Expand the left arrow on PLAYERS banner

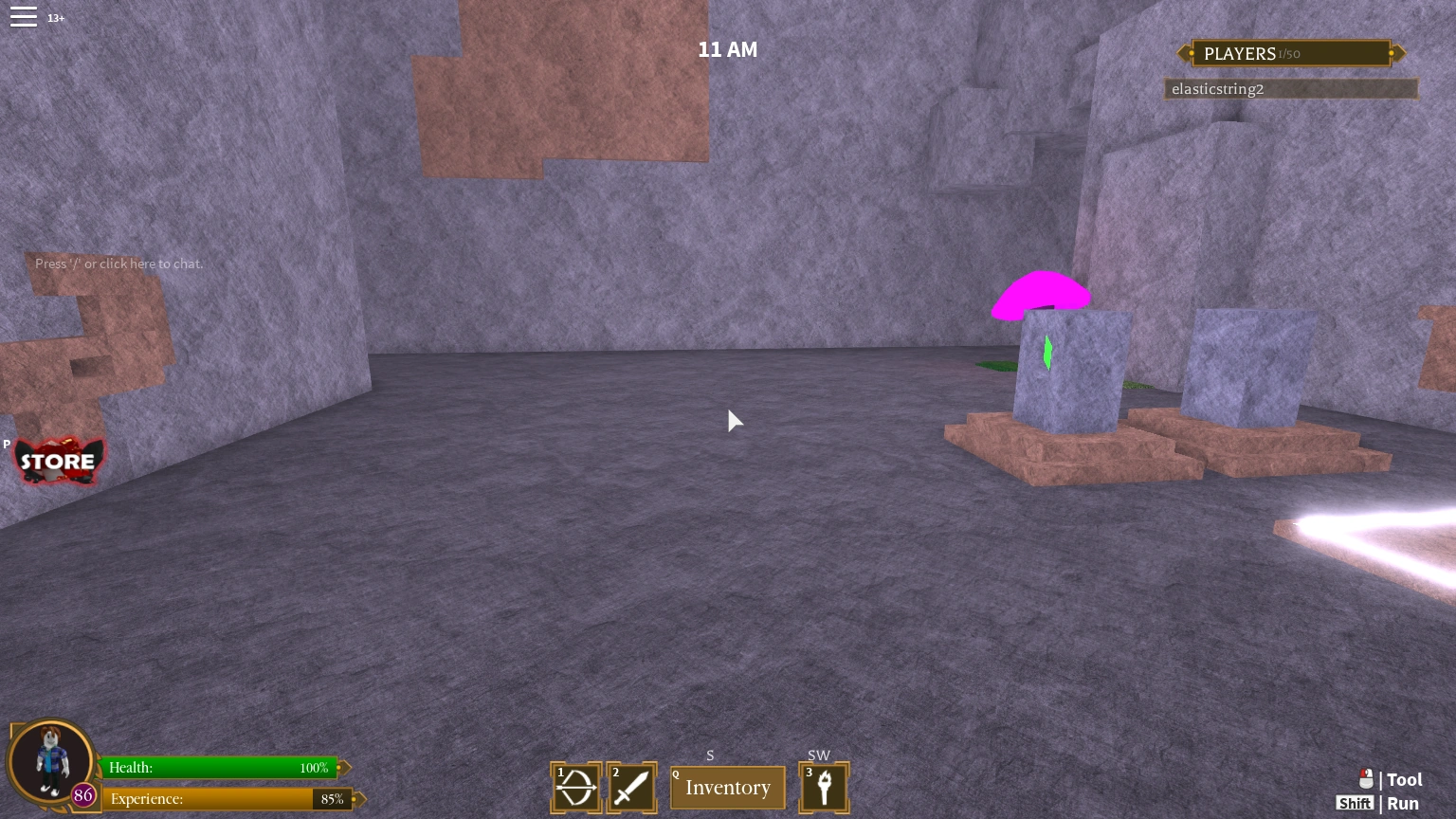pyautogui.click(x=1182, y=53)
